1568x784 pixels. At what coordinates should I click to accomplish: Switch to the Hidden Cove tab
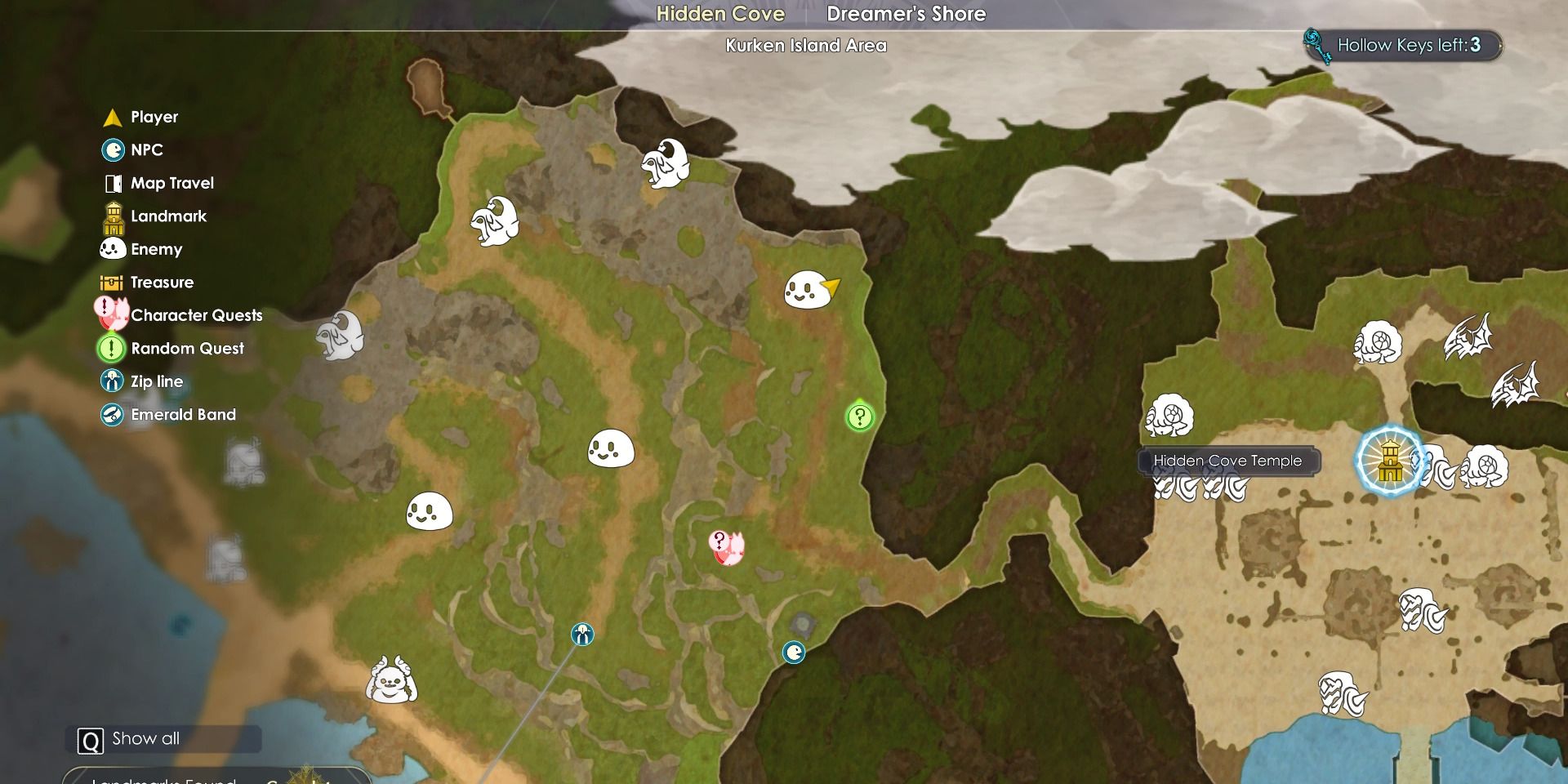point(720,14)
